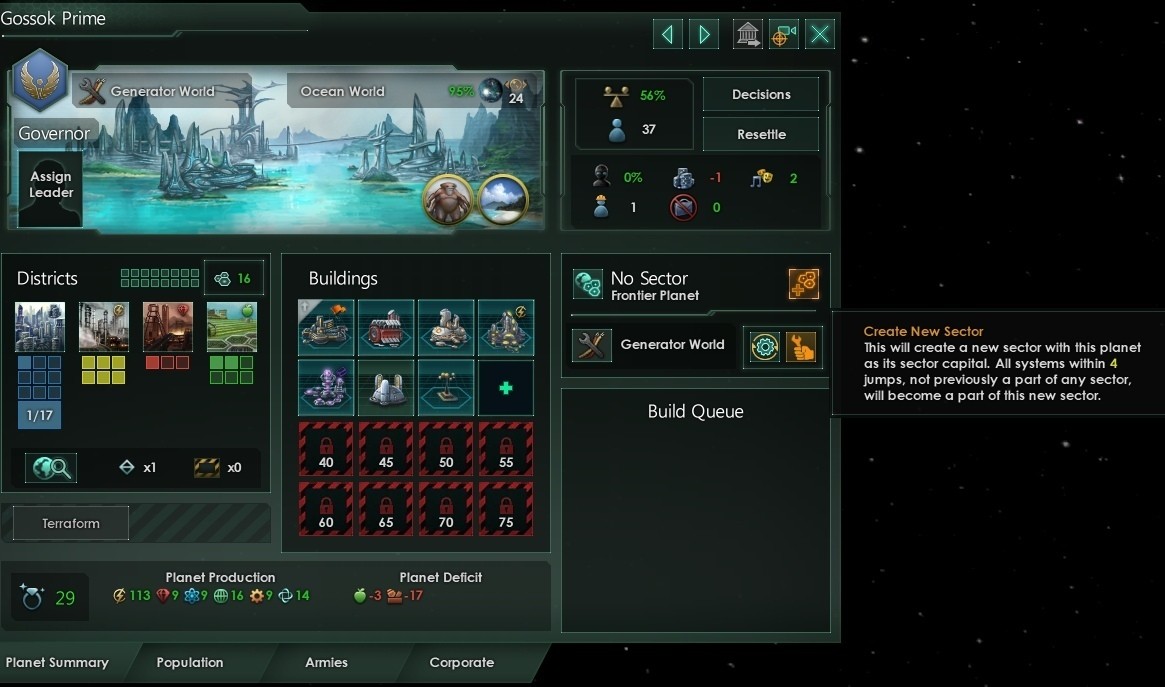This screenshot has height=687, width=1165.
Task: Open the planet features magnifier button
Action: pos(51,467)
